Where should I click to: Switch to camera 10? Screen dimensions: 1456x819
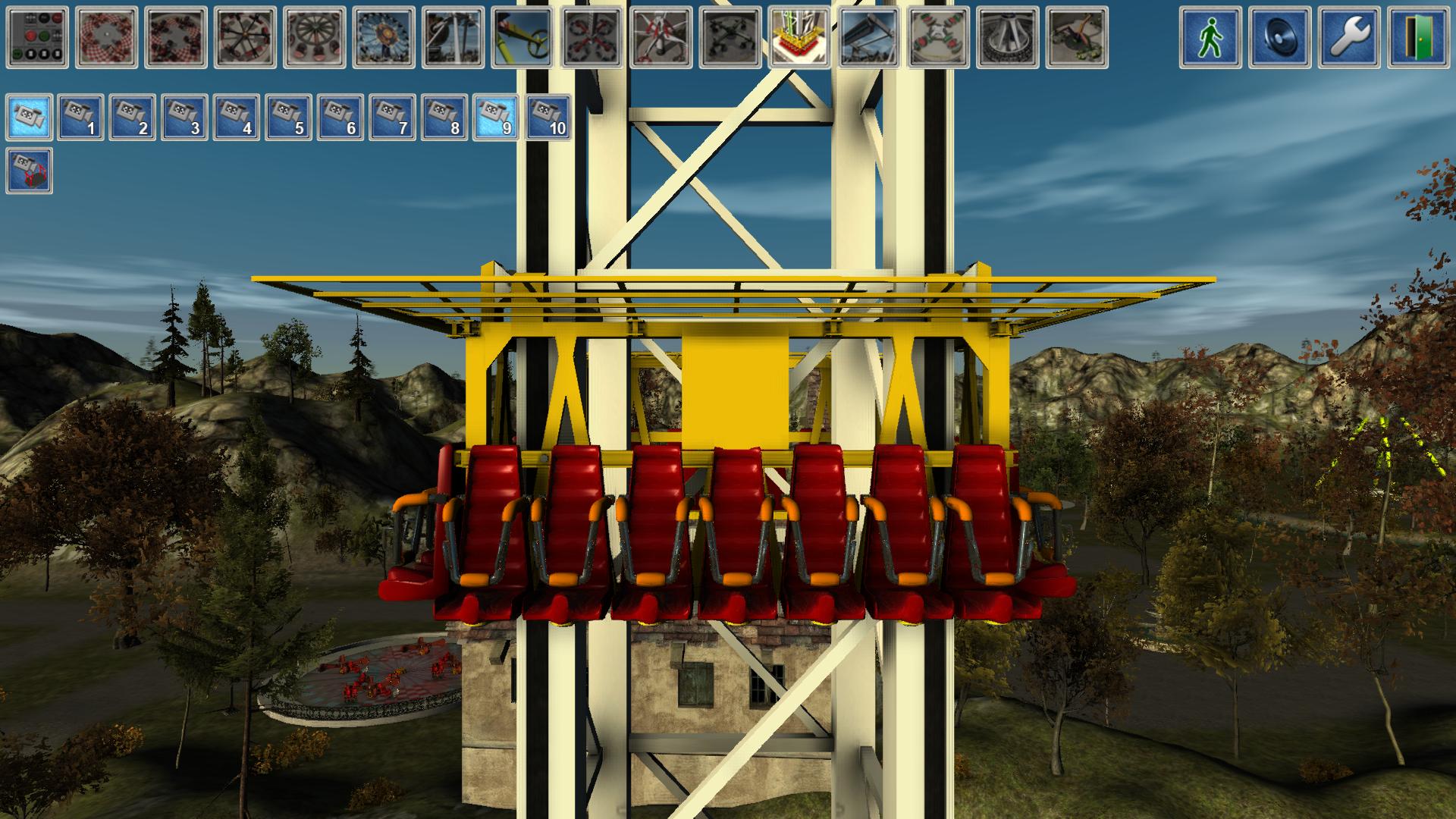point(548,117)
